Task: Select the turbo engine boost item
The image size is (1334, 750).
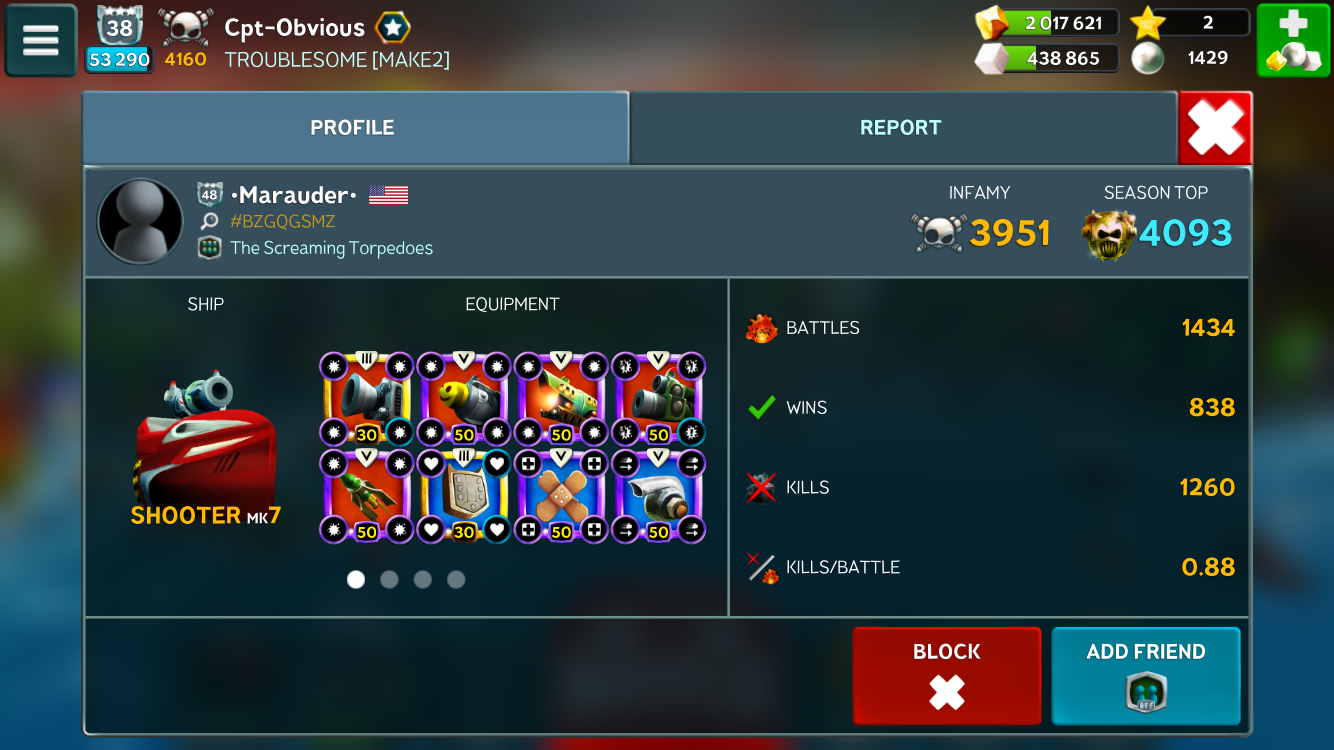Action: click(658, 496)
